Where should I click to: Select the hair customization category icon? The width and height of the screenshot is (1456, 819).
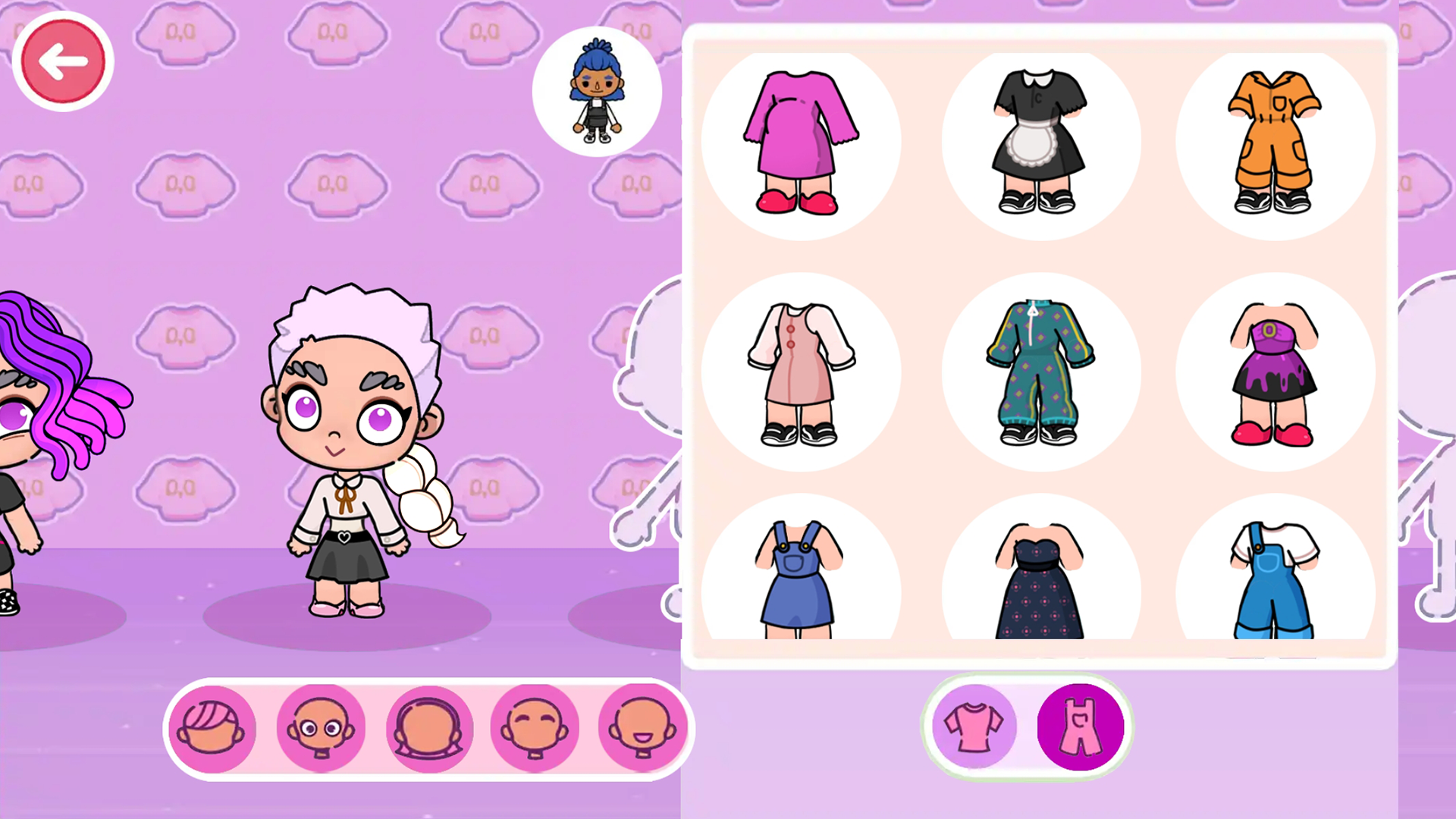coord(214,726)
